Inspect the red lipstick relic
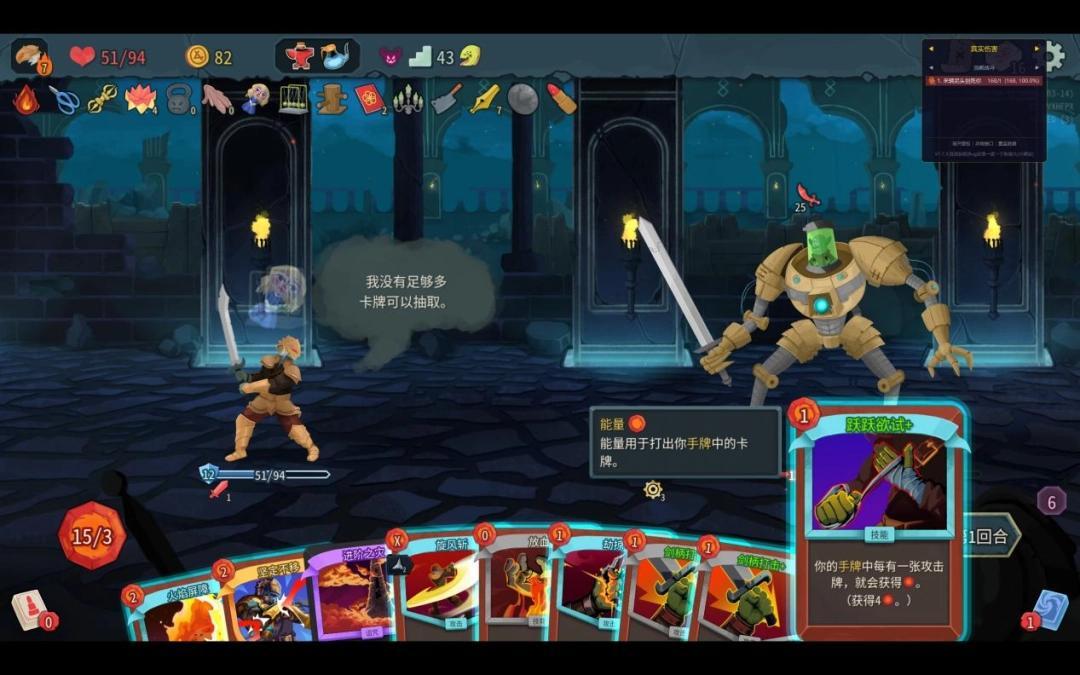Image resolution: width=1080 pixels, height=675 pixels. point(561,99)
